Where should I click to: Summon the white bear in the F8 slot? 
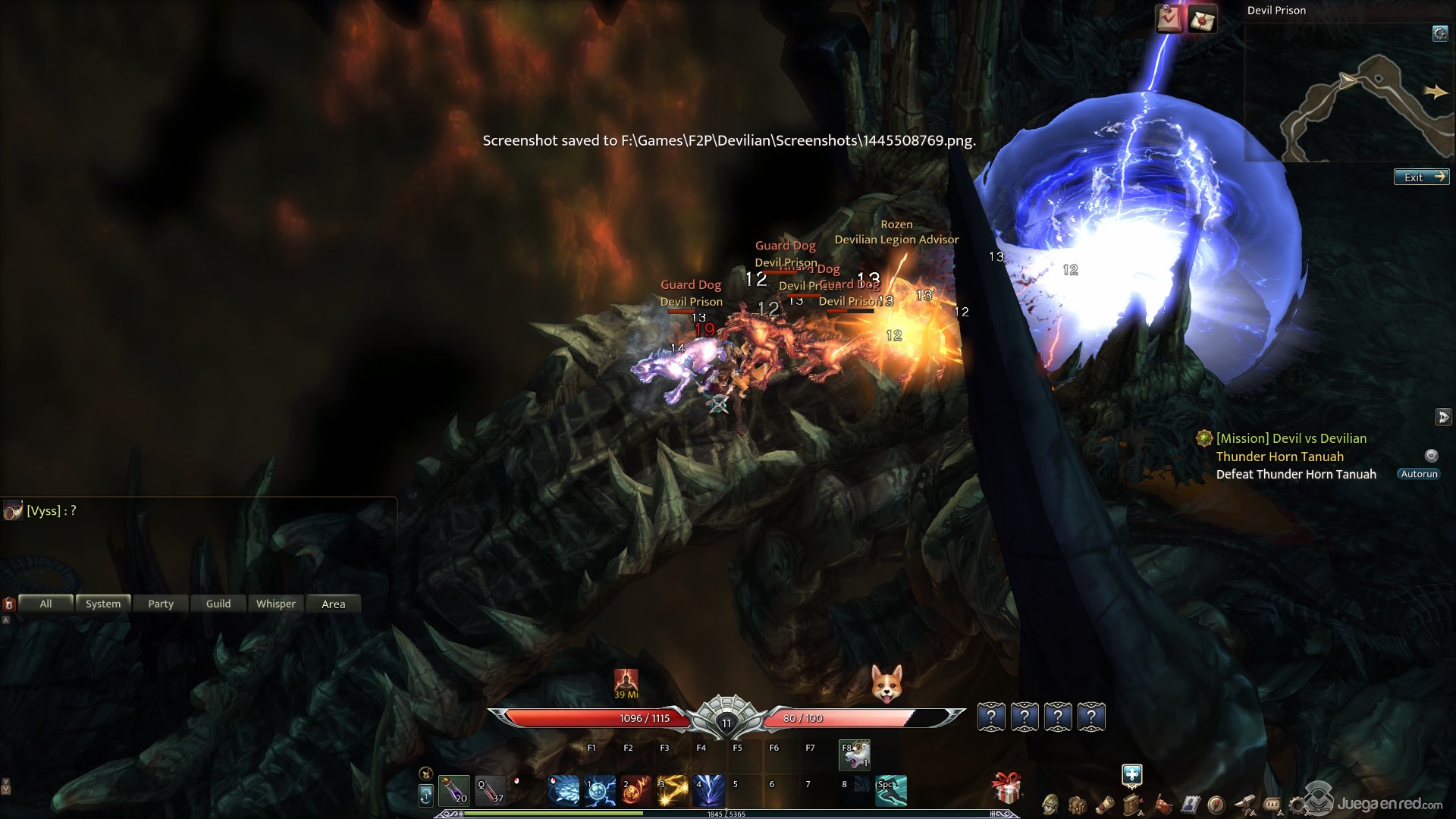click(x=855, y=755)
